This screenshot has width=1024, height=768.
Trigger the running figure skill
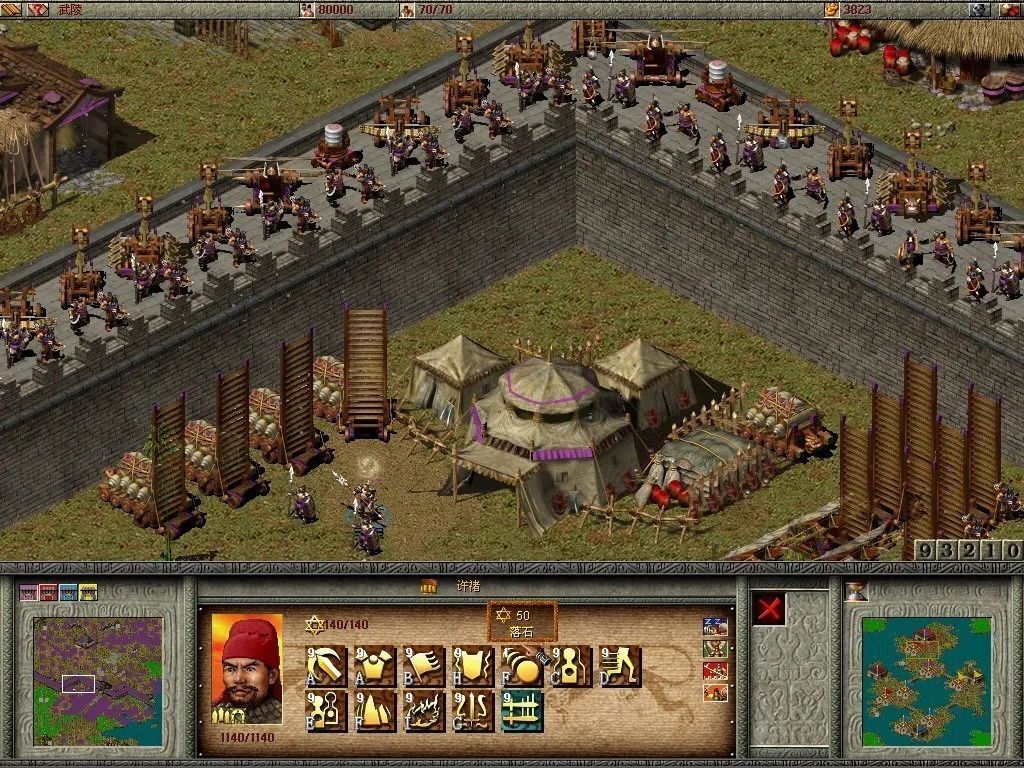click(x=619, y=666)
